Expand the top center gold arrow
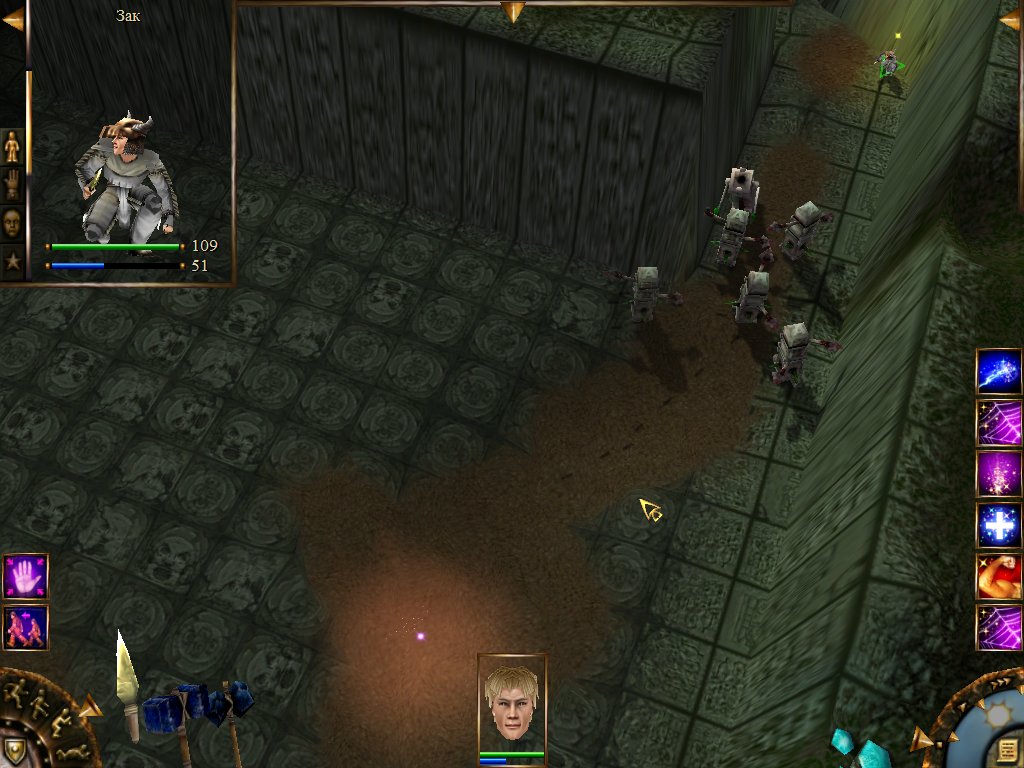Image resolution: width=1024 pixels, height=768 pixels. coord(513,11)
